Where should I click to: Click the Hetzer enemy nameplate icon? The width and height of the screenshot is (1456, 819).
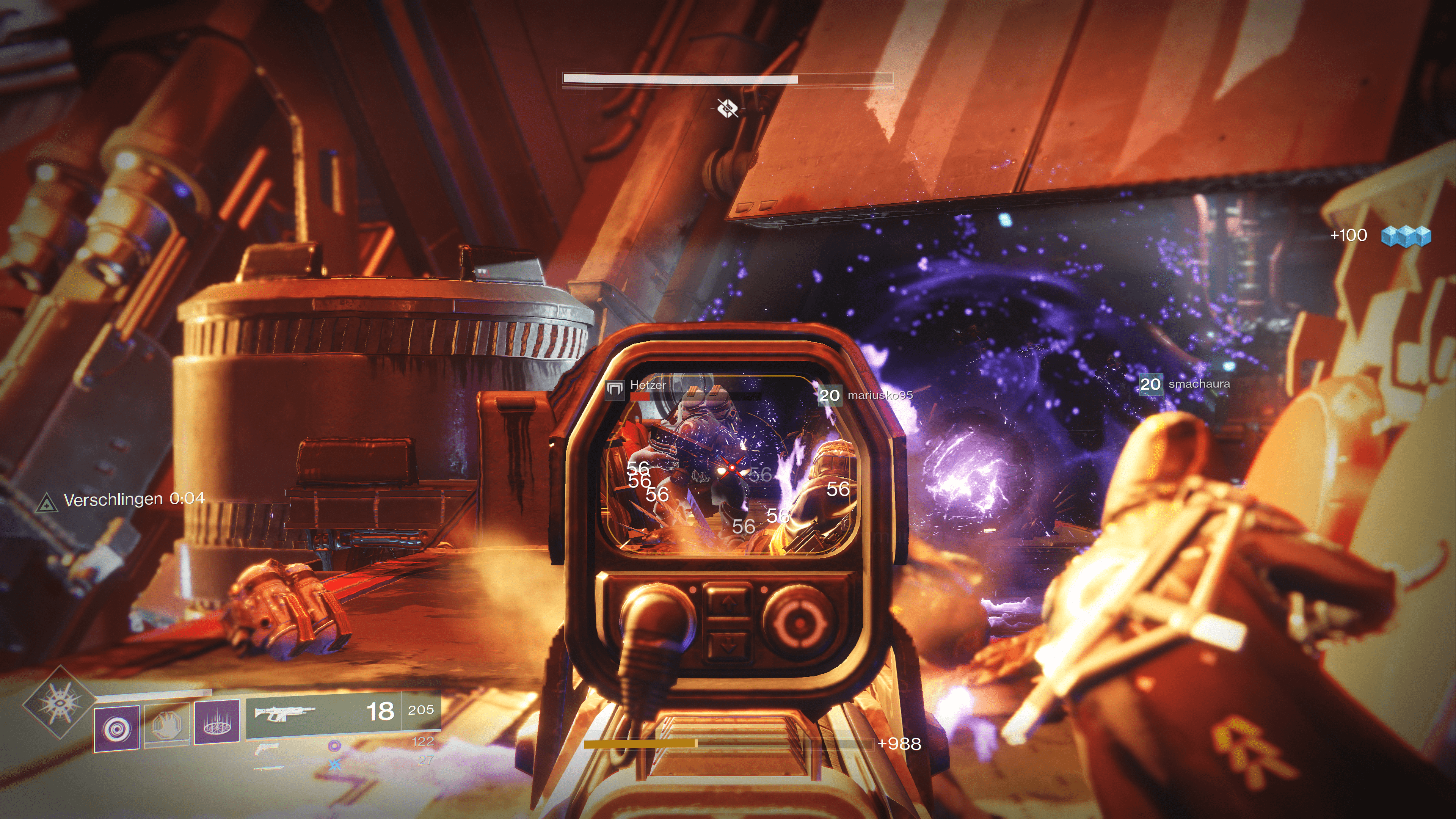click(x=614, y=389)
